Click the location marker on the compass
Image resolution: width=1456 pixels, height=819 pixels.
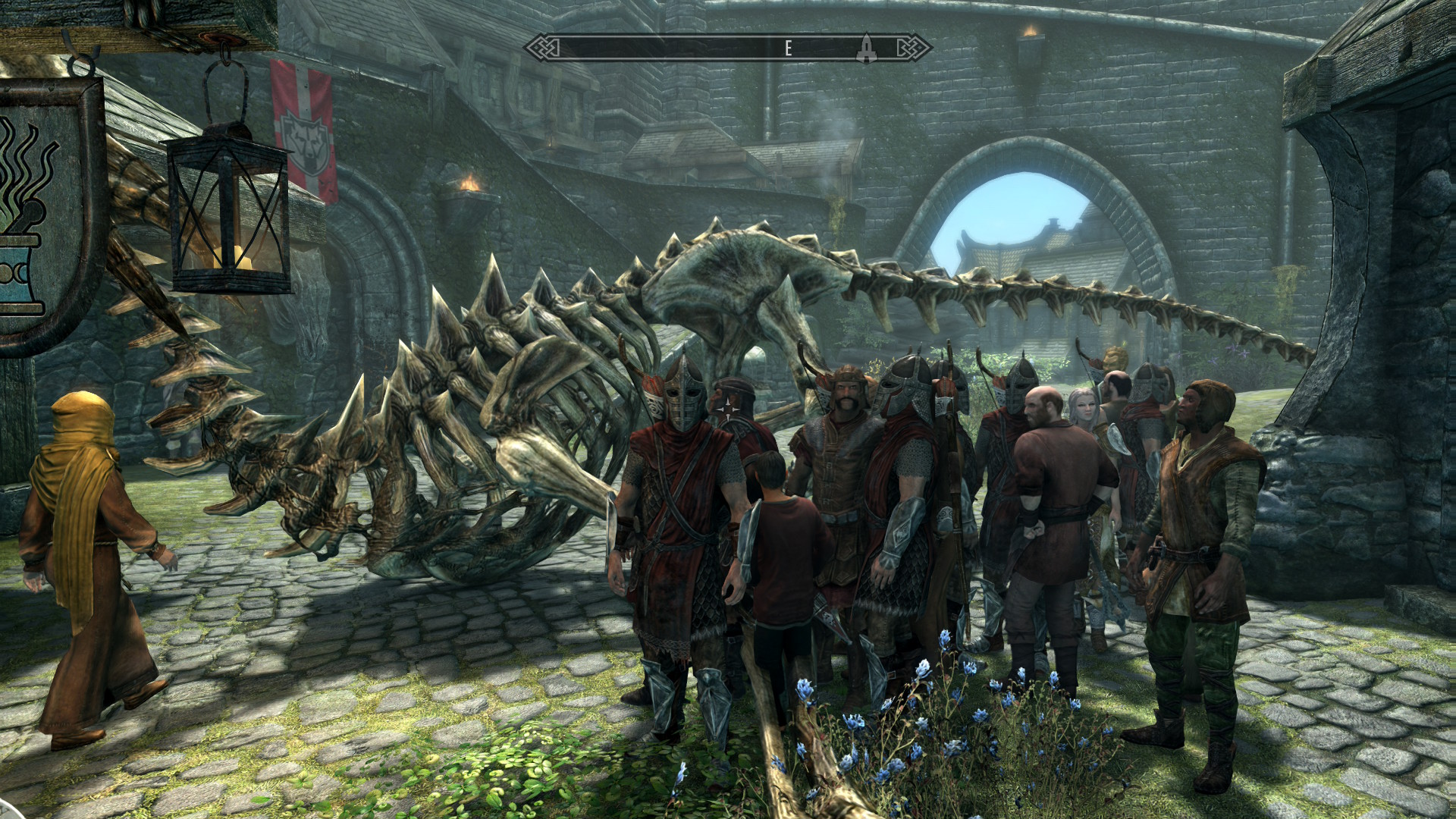tap(866, 49)
